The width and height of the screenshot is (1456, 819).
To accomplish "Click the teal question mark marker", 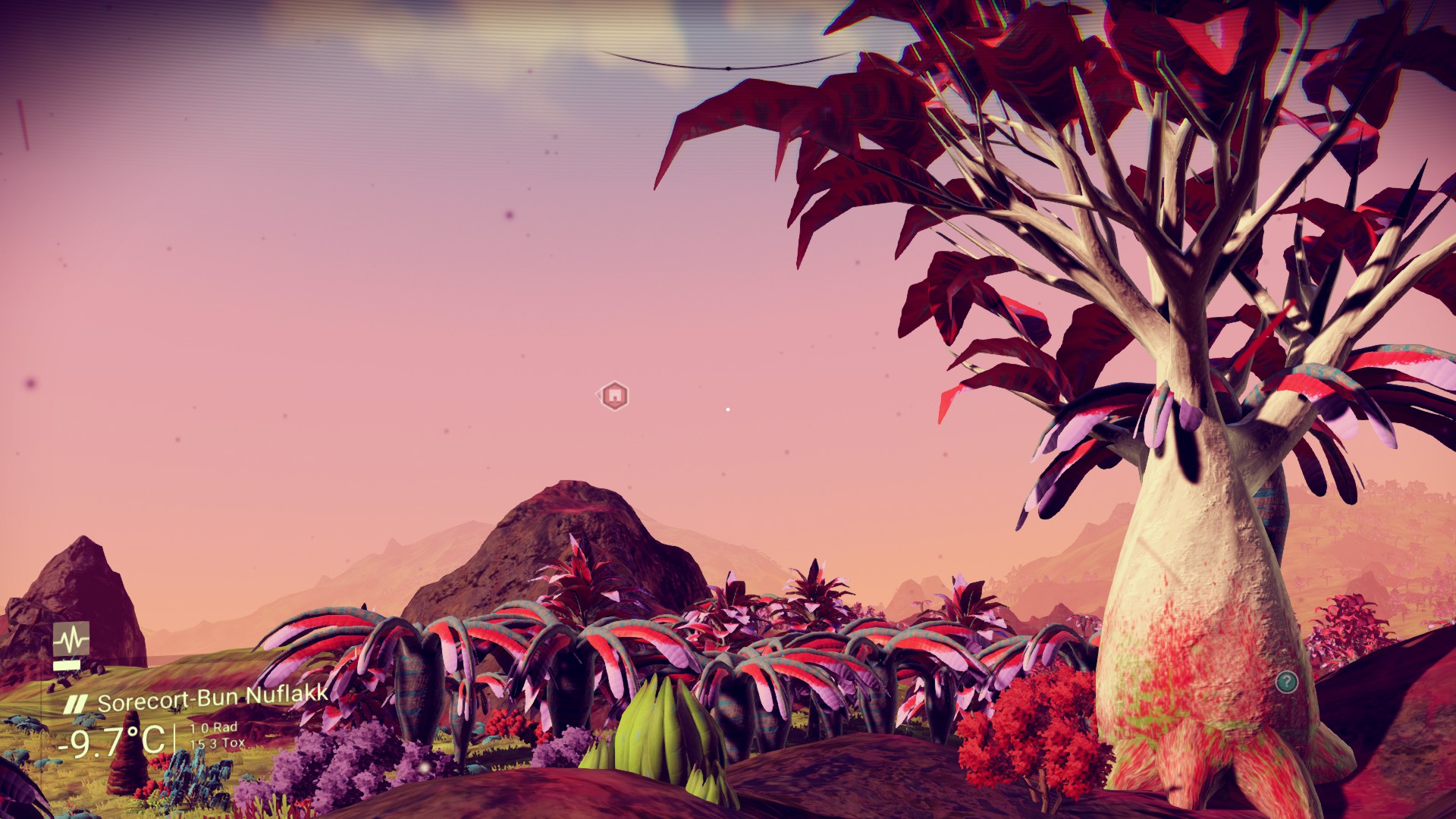I will (1286, 682).
